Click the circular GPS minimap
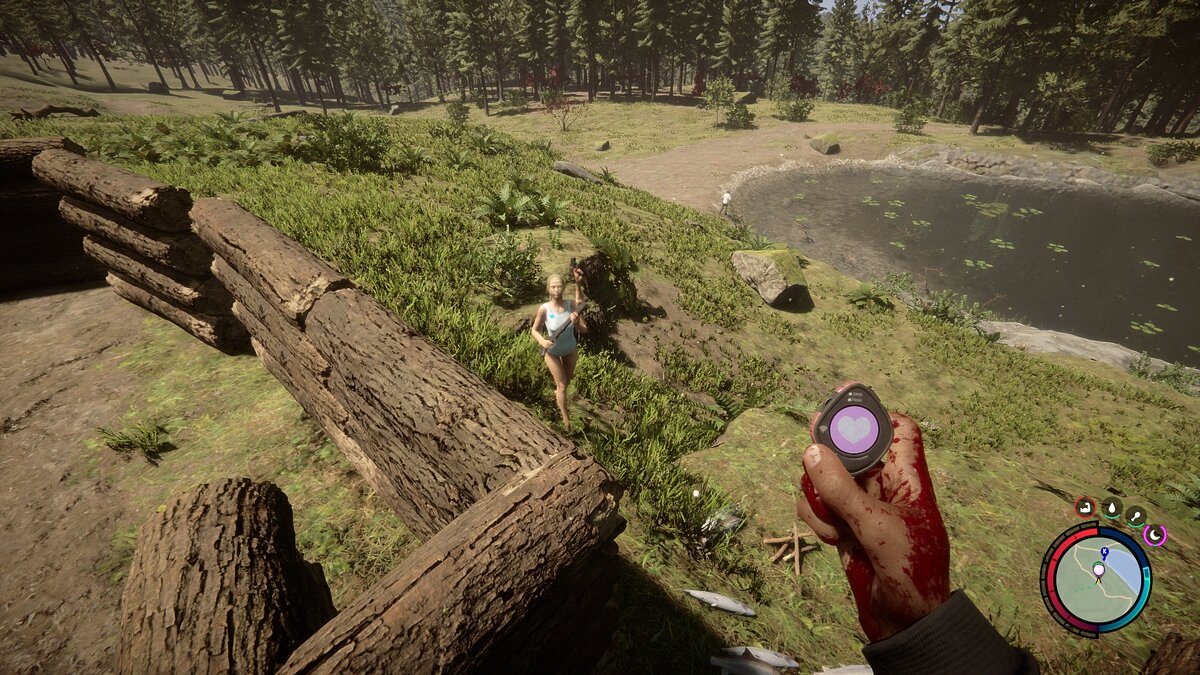The width and height of the screenshot is (1200, 675). pos(1097,580)
